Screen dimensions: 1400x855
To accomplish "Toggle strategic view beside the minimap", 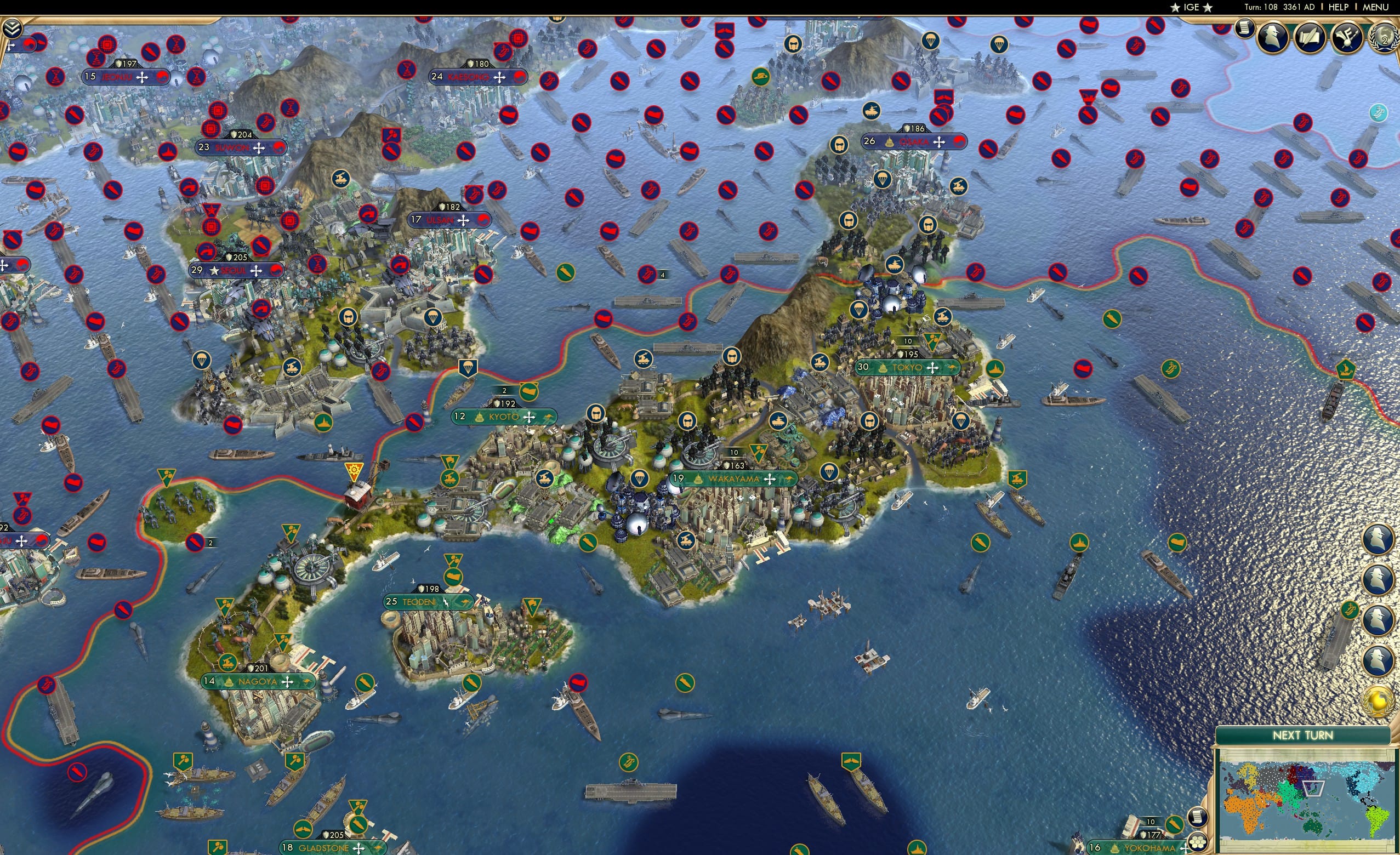I will tap(1199, 845).
